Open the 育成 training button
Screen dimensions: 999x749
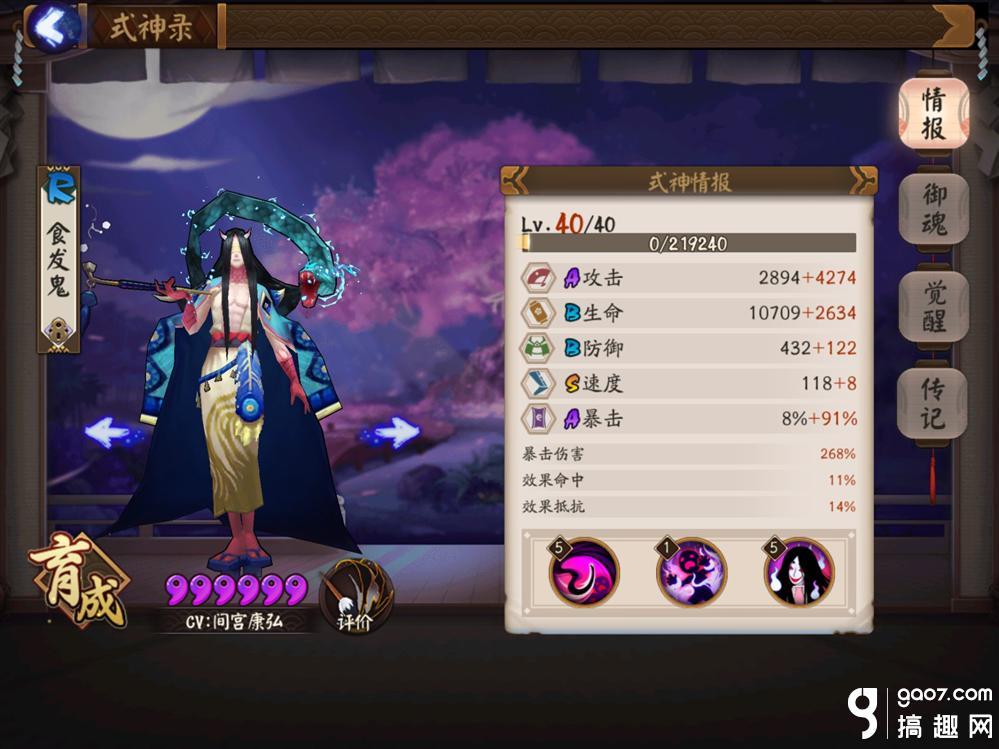79,582
